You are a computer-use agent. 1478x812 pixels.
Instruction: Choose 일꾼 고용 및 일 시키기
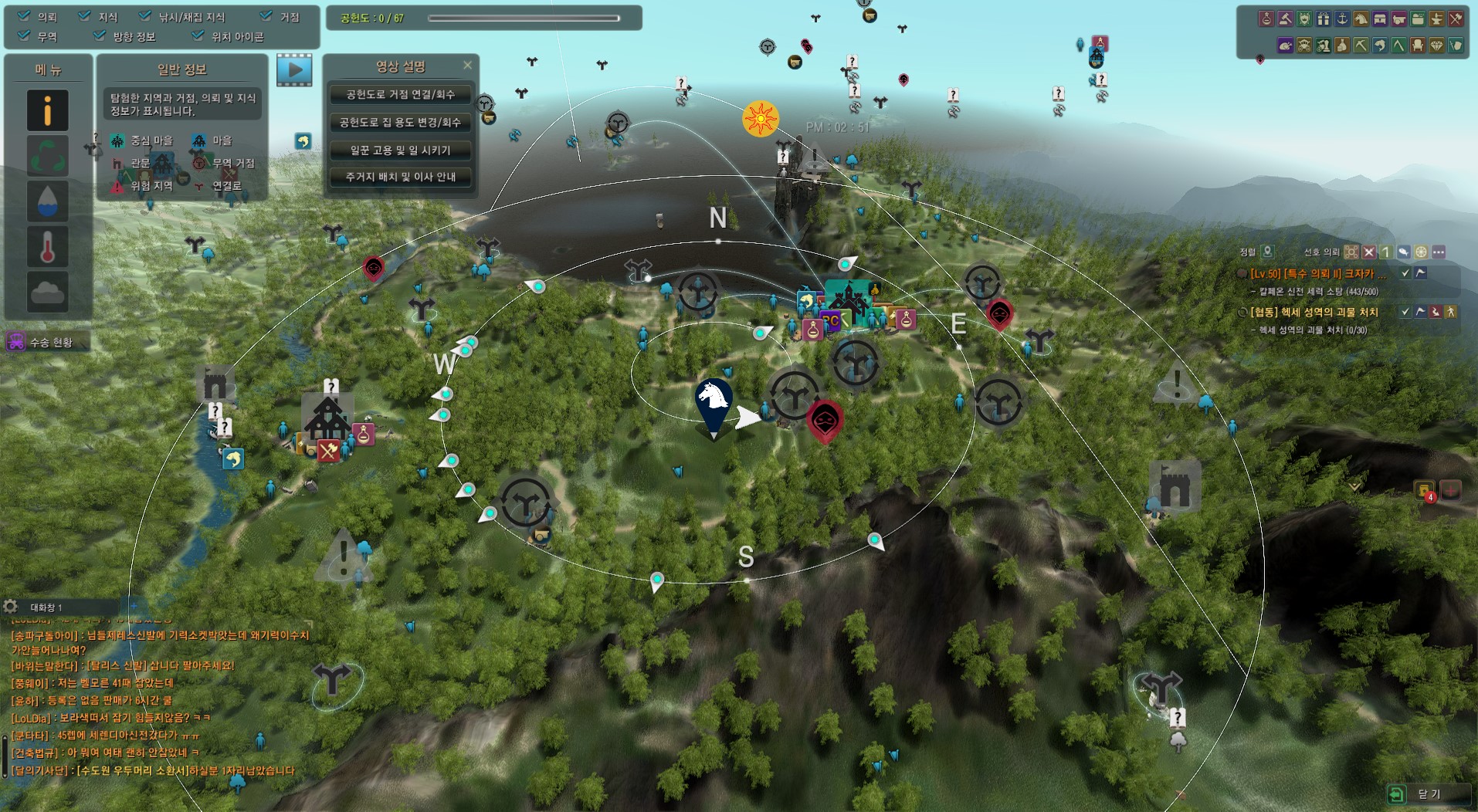(400, 150)
